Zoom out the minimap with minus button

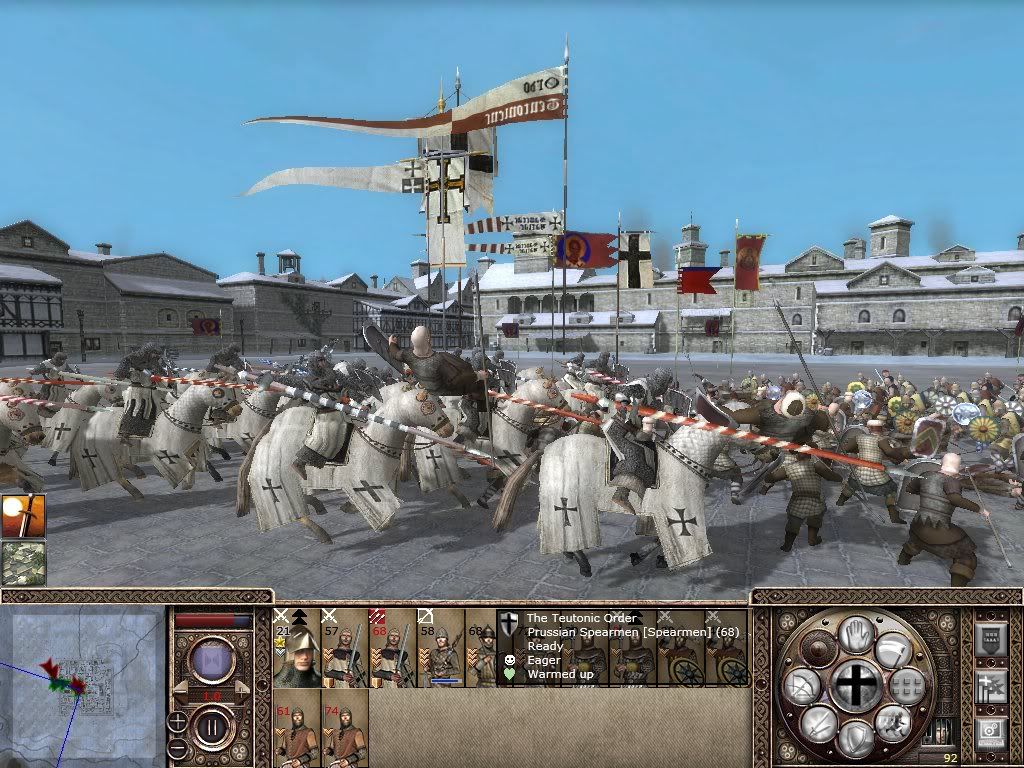(177, 748)
